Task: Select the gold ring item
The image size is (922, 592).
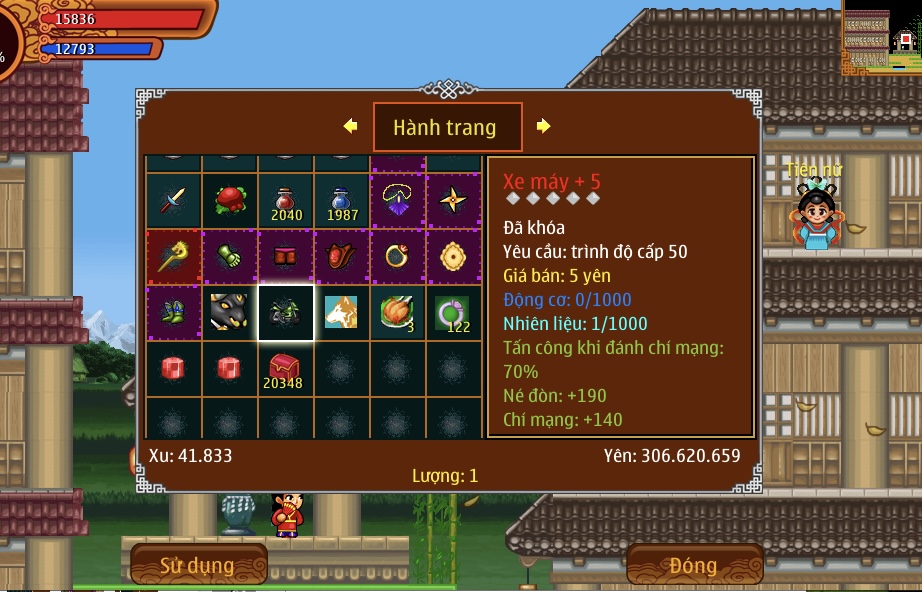Action: [x=398, y=257]
